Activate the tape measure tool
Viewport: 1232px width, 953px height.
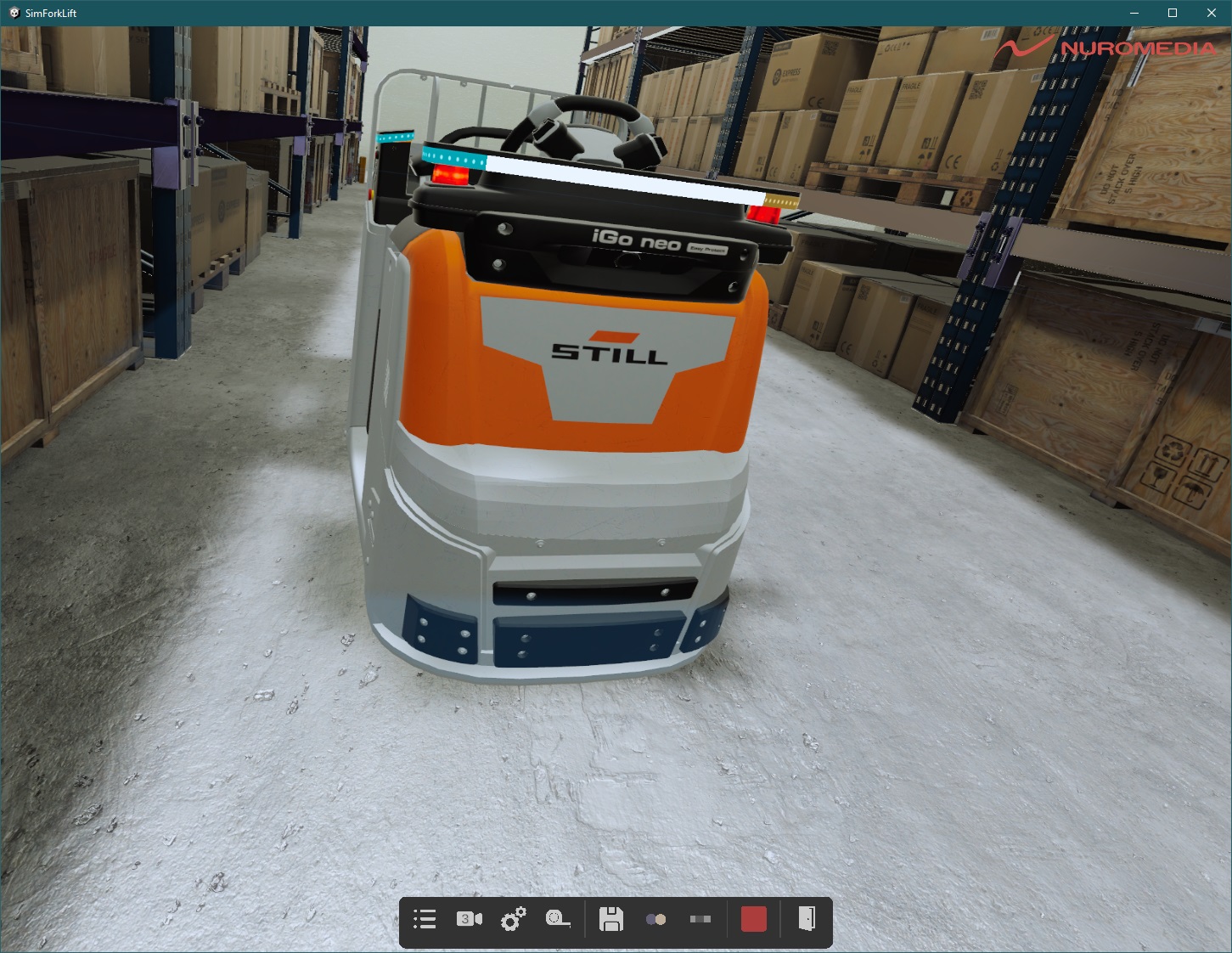[558, 919]
